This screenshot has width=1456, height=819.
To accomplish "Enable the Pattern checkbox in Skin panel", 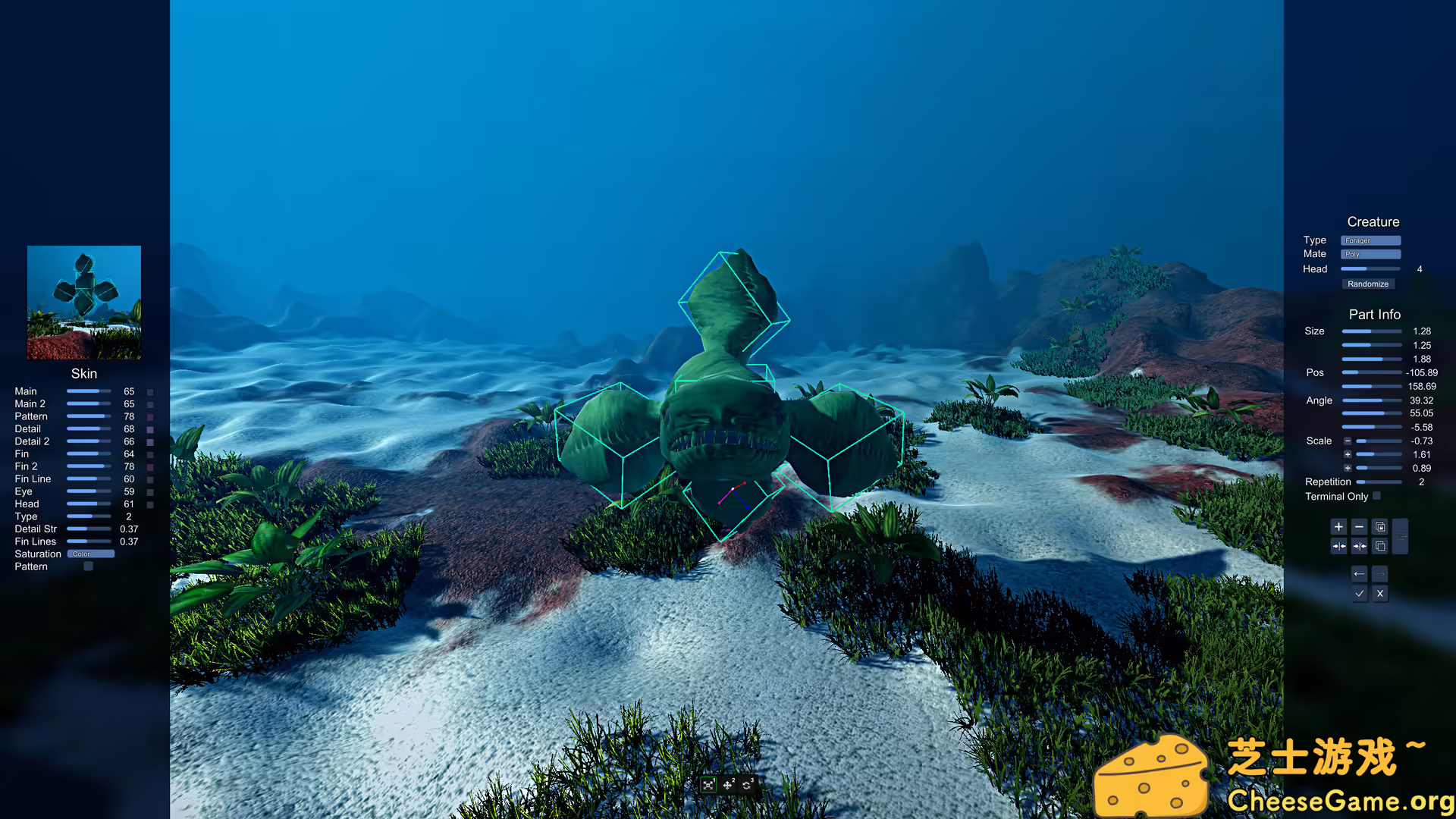I will tap(88, 566).
